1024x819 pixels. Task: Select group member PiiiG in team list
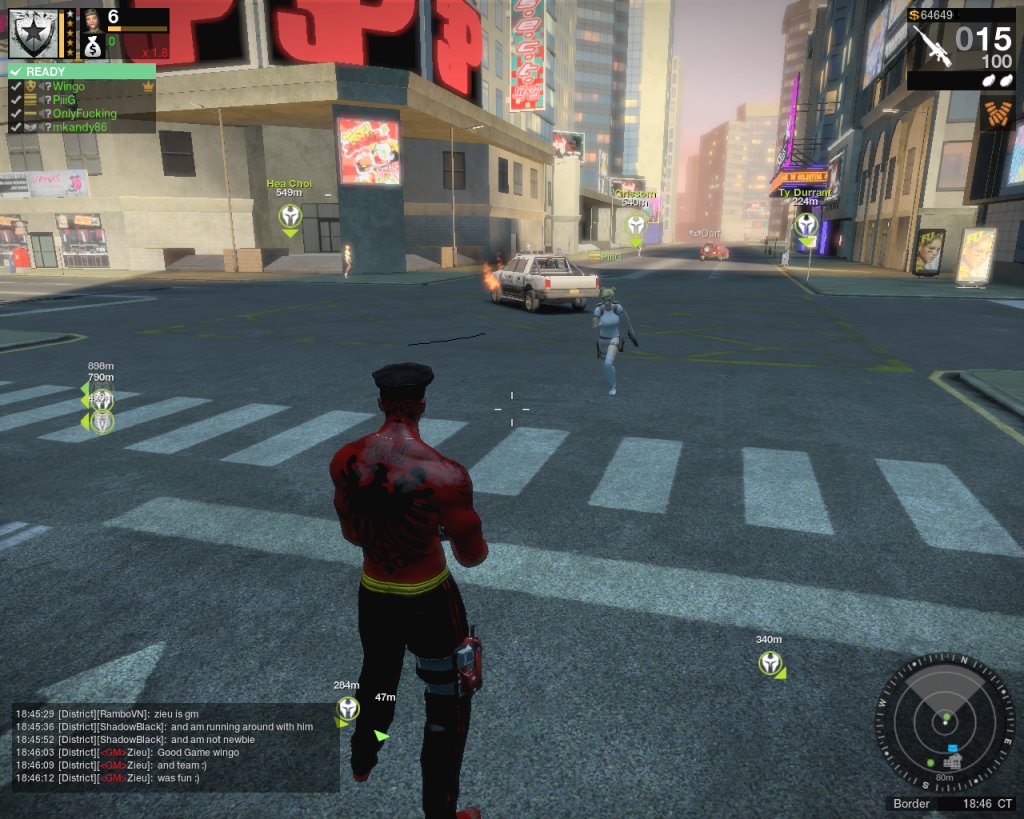coord(64,100)
